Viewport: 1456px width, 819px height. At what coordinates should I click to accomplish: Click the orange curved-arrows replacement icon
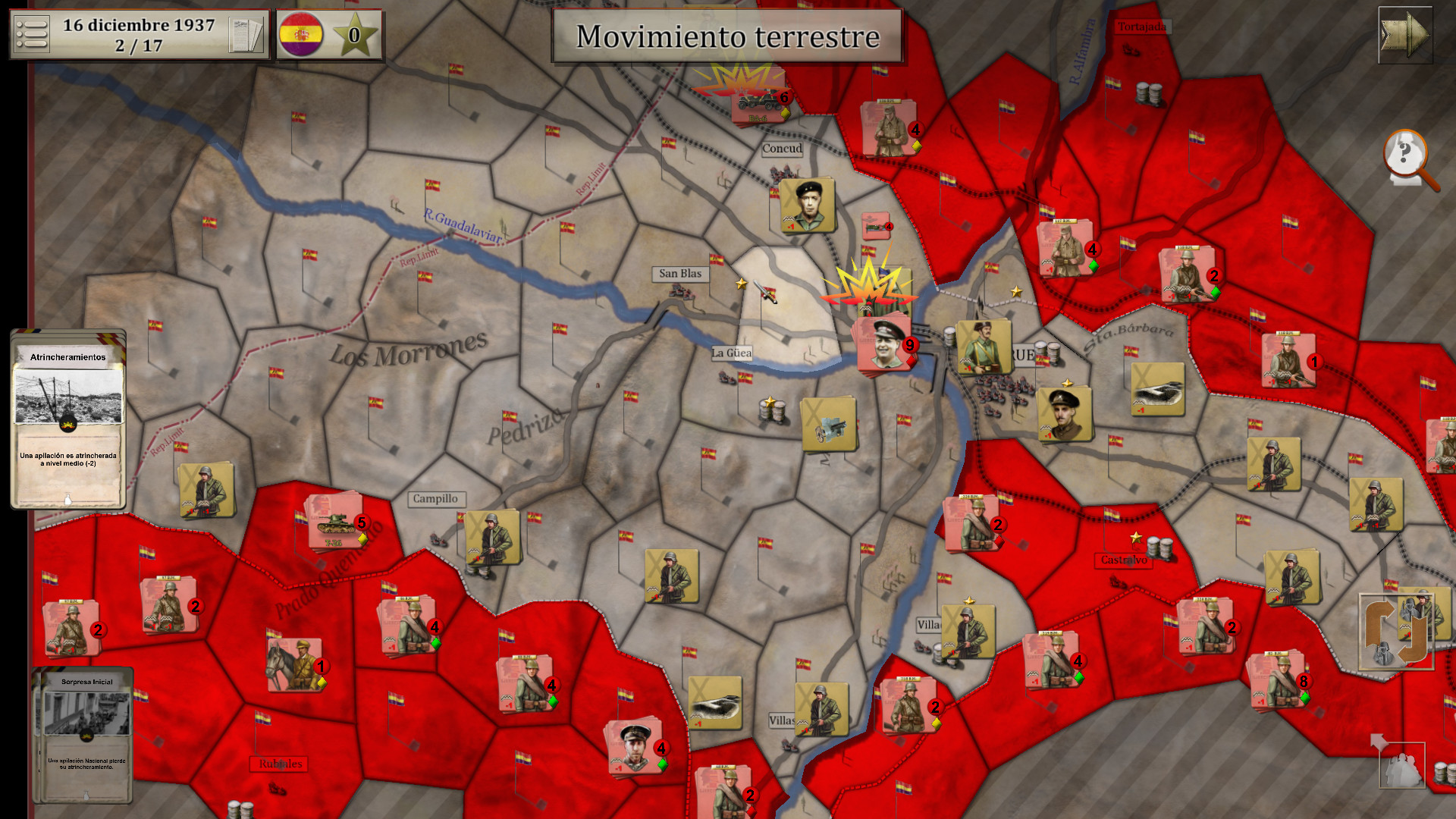(x=1398, y=632)
